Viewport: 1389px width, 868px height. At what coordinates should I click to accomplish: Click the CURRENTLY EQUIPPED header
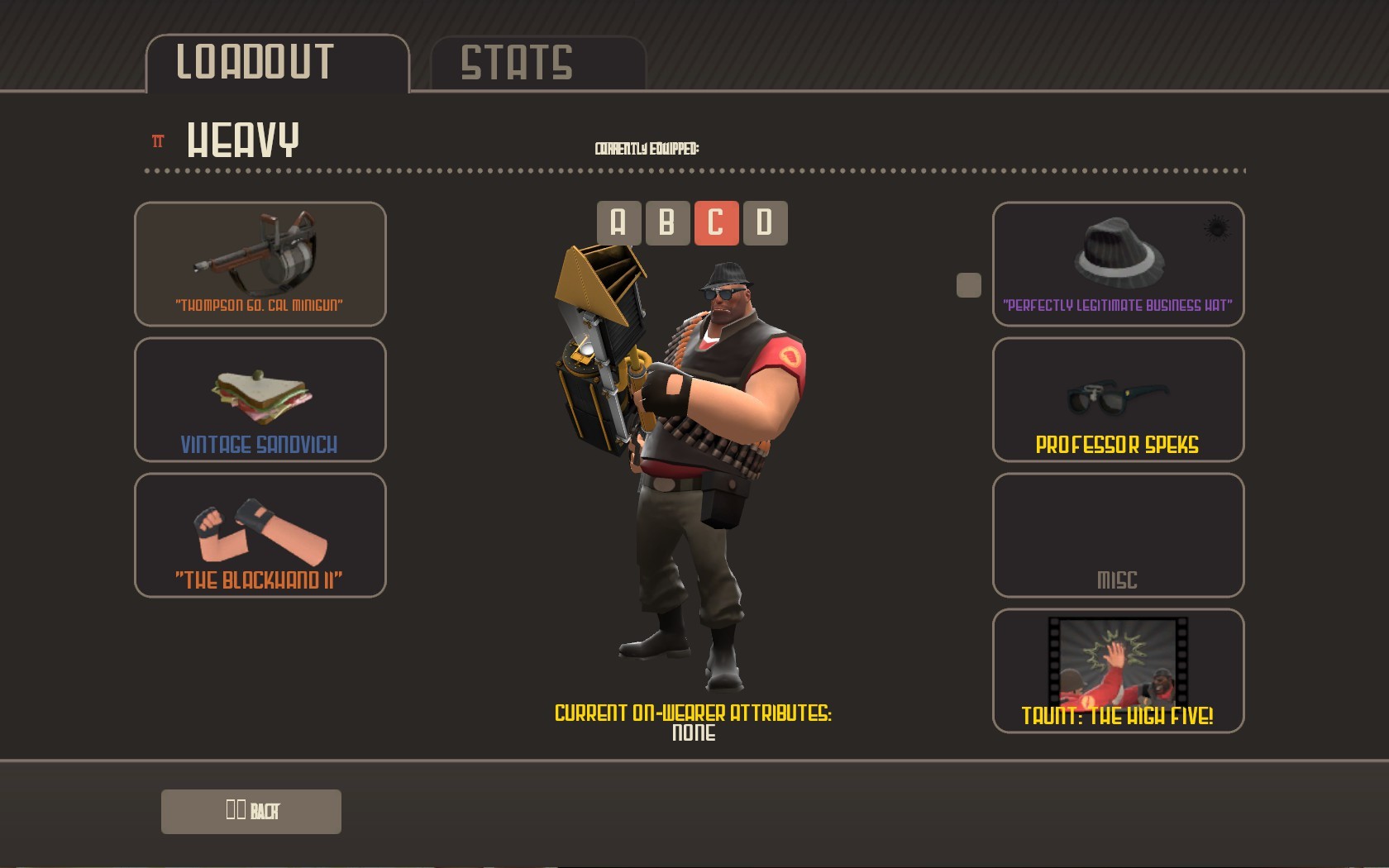(x=647, y=149)
